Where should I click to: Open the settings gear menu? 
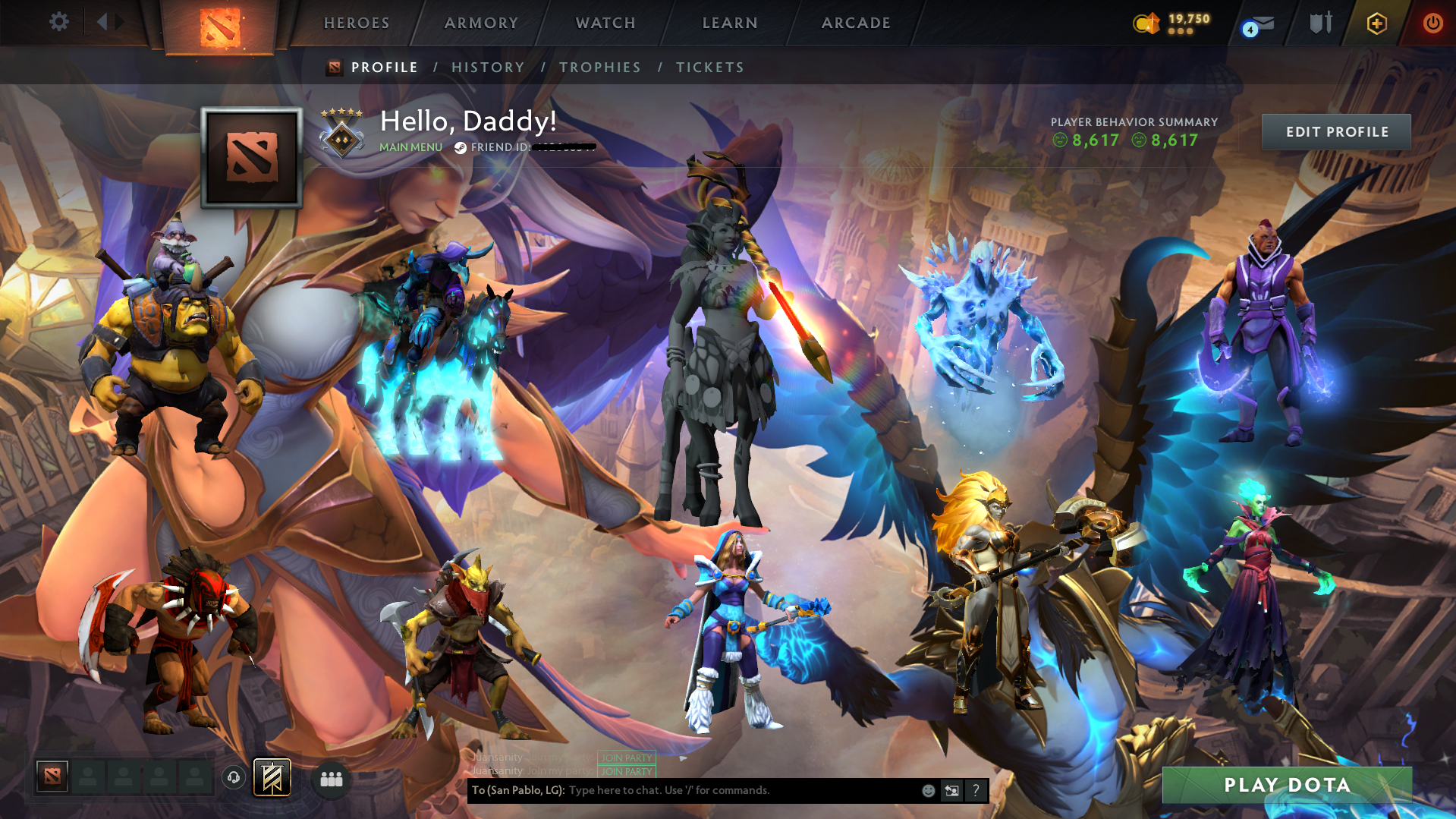click(59, 22)
